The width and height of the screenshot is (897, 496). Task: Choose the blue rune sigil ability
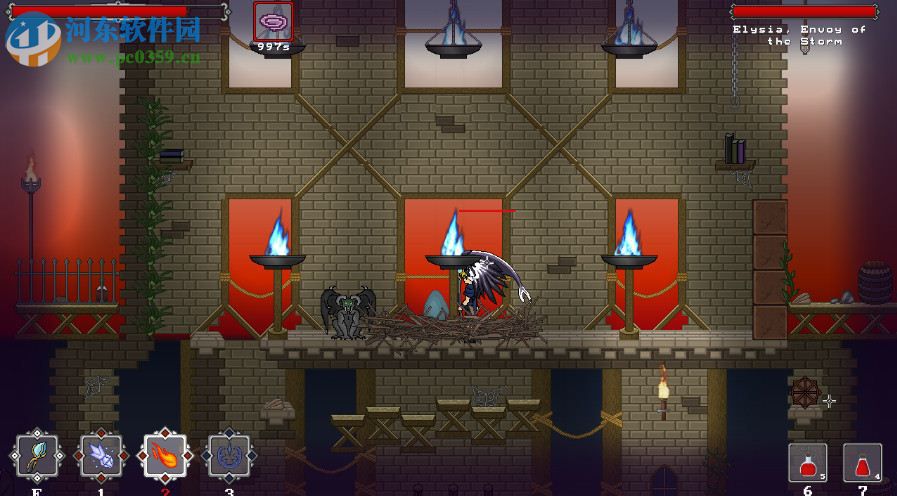(229, 458)
